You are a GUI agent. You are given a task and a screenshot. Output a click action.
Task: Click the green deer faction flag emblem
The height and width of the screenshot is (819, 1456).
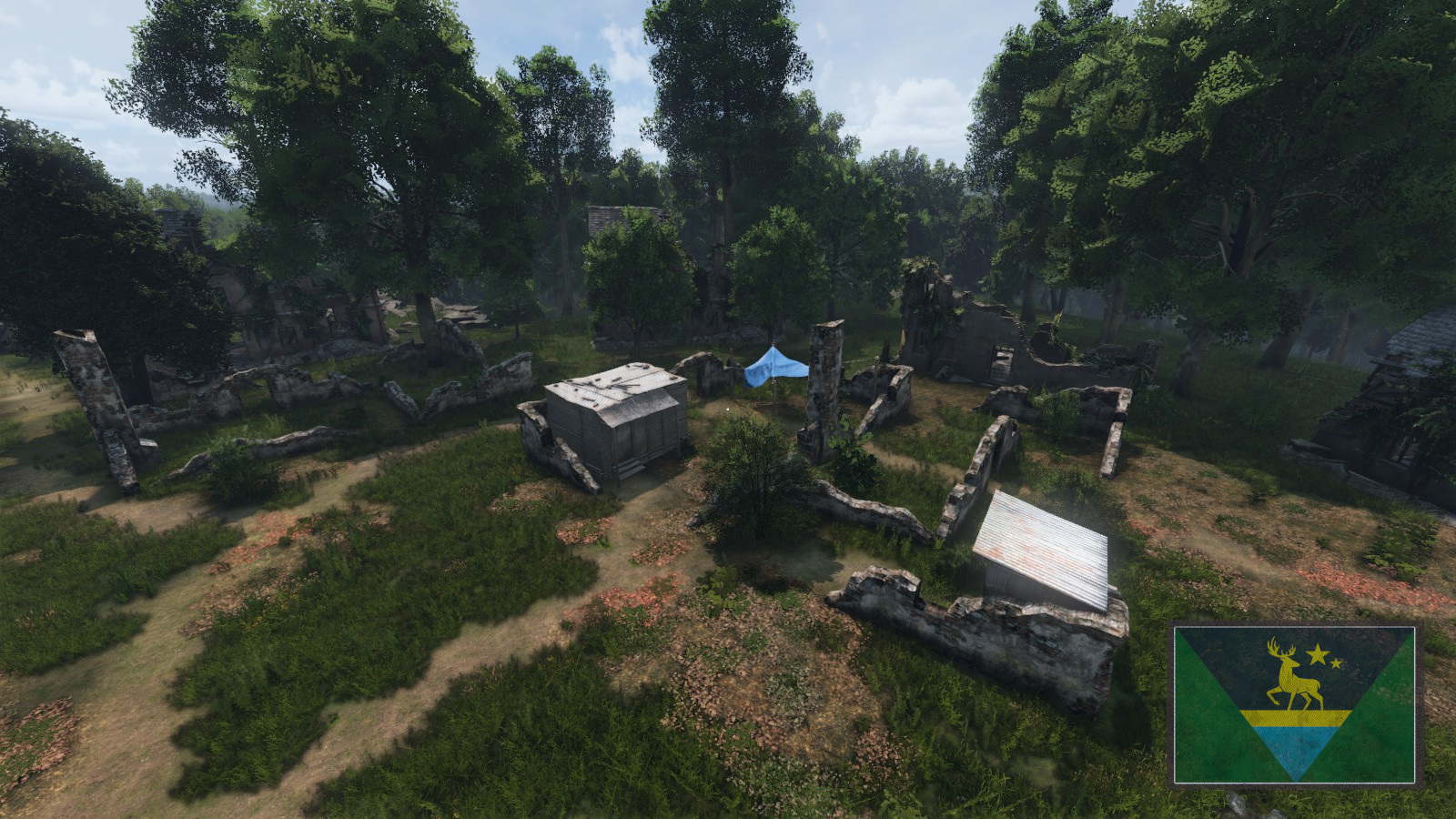pos(1294,703)
